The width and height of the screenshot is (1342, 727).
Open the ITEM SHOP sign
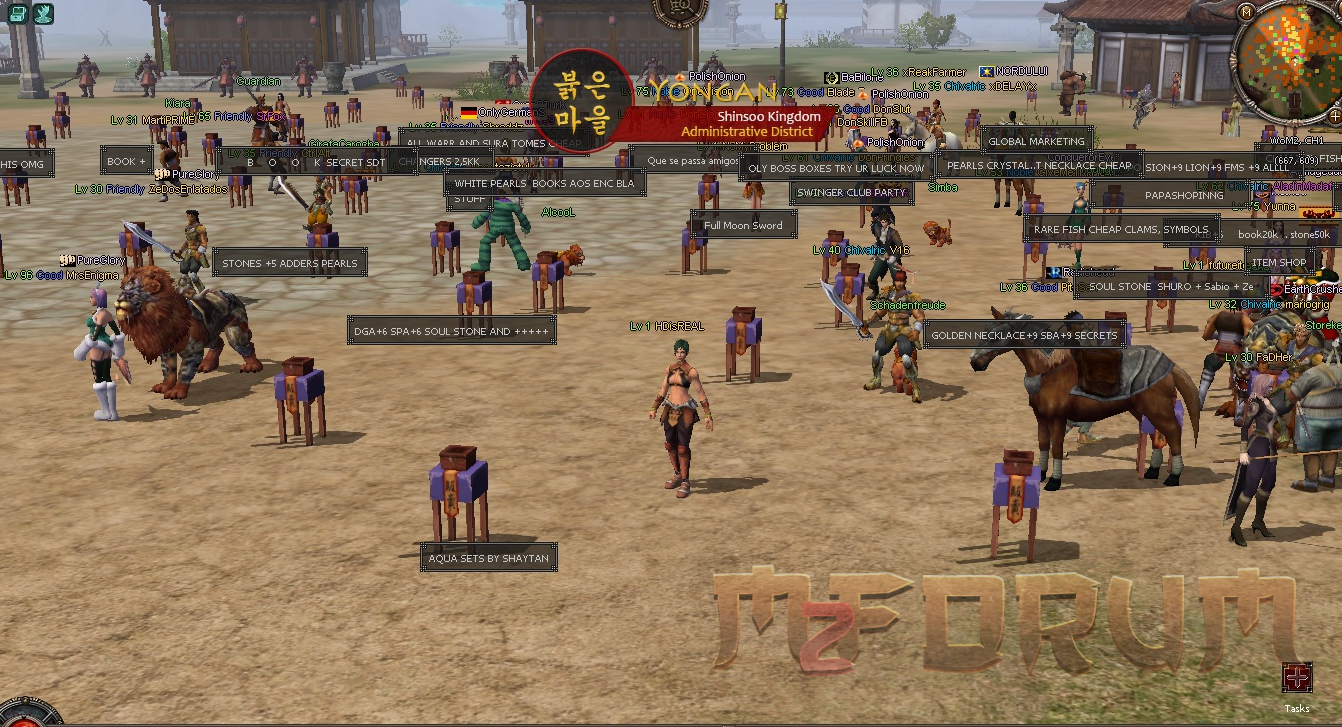click(1279, 262)
